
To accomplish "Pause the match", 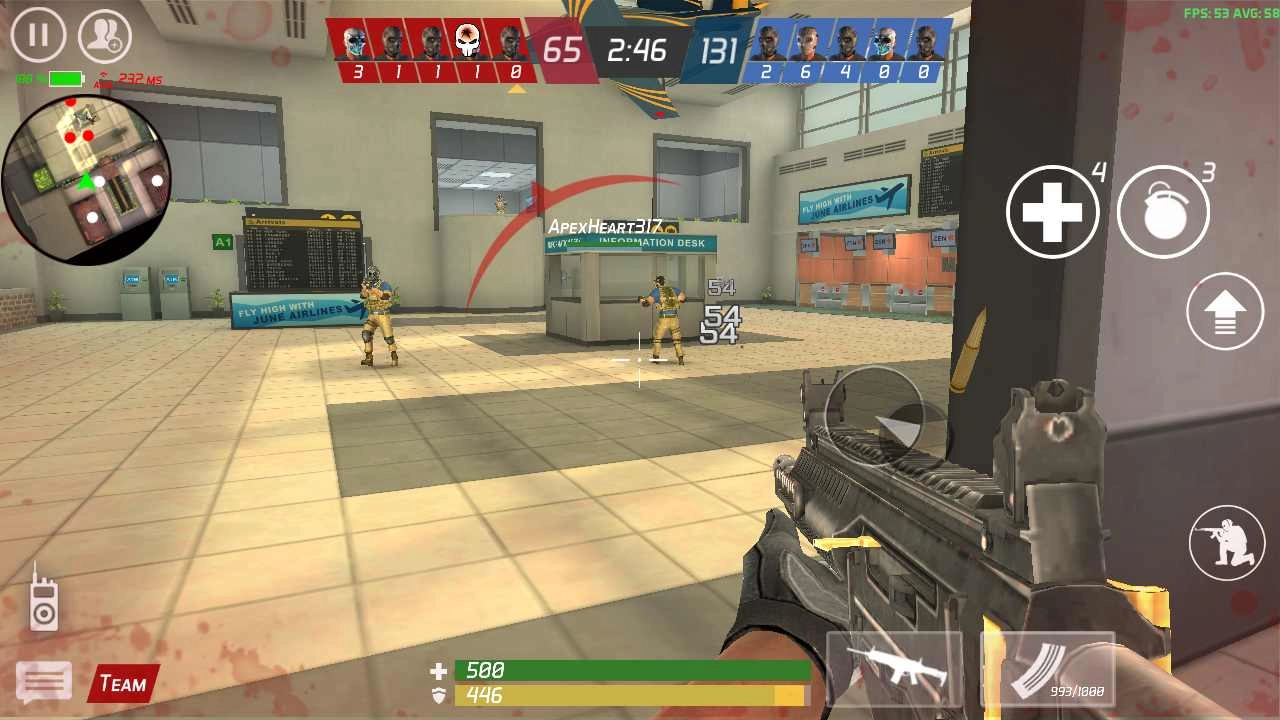I will coord(38,35).
